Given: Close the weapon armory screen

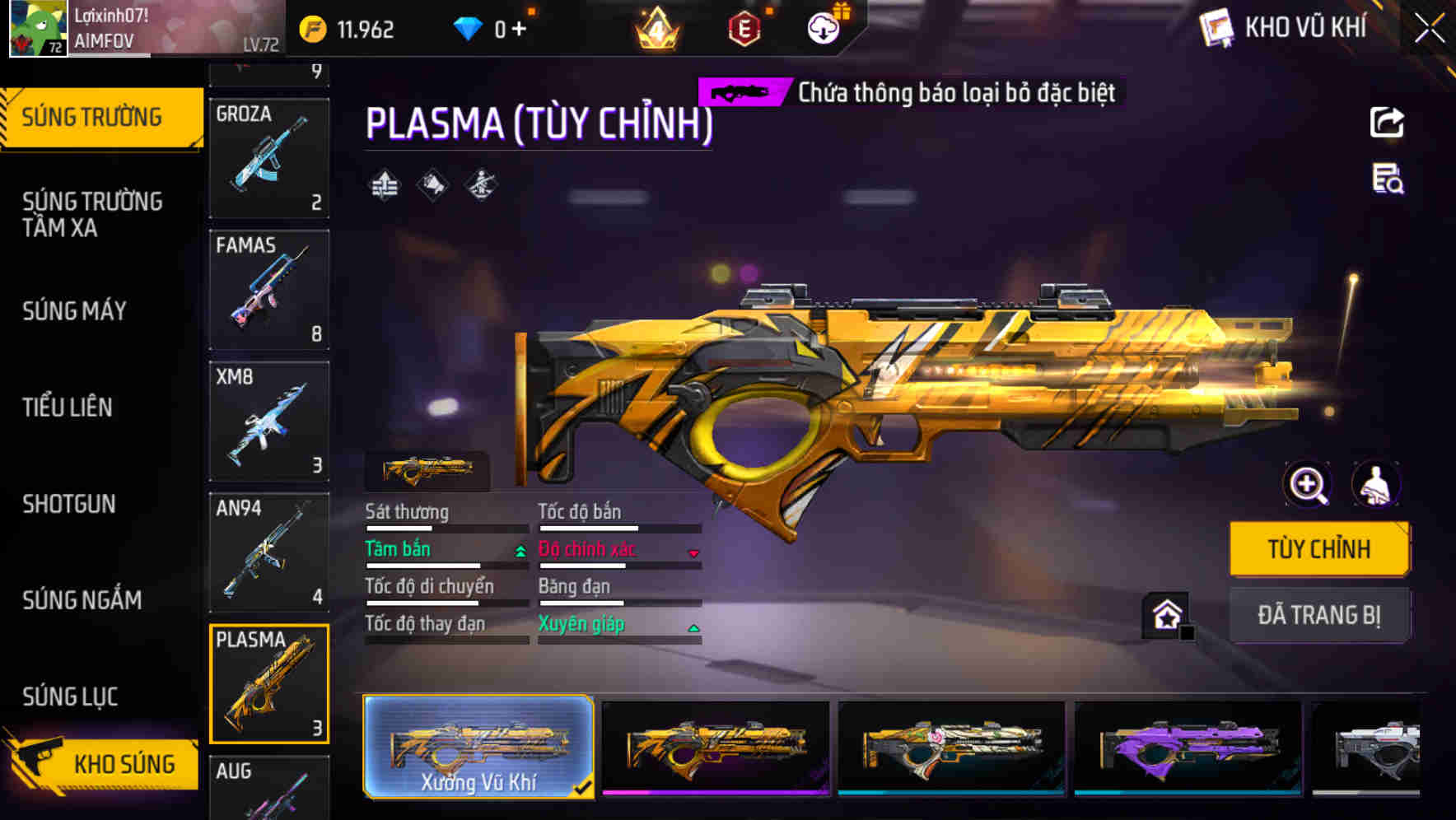Looking at the screenshot, I should (1430, 29).
